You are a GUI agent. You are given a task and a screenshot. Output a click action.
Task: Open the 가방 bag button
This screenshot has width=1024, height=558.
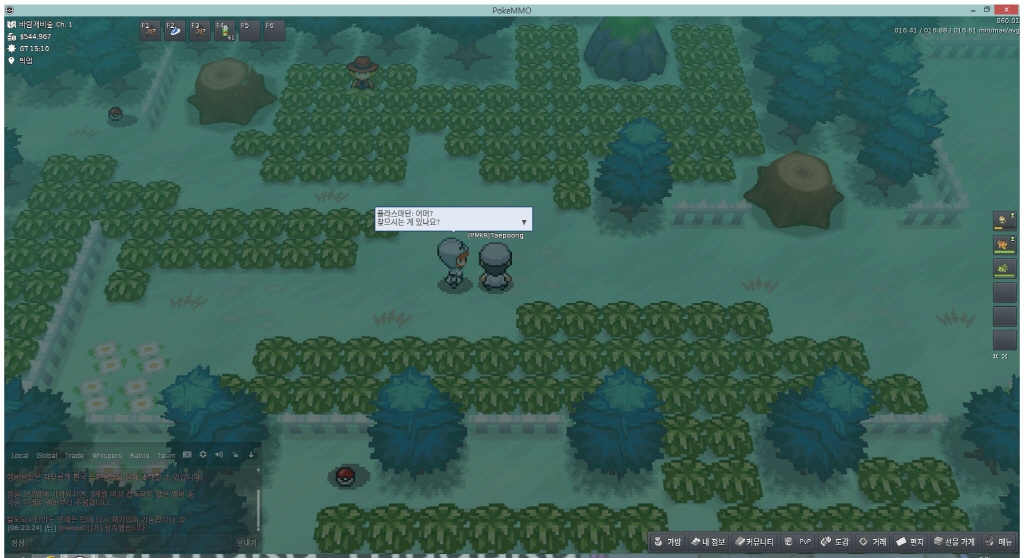(x=668, y=542)
